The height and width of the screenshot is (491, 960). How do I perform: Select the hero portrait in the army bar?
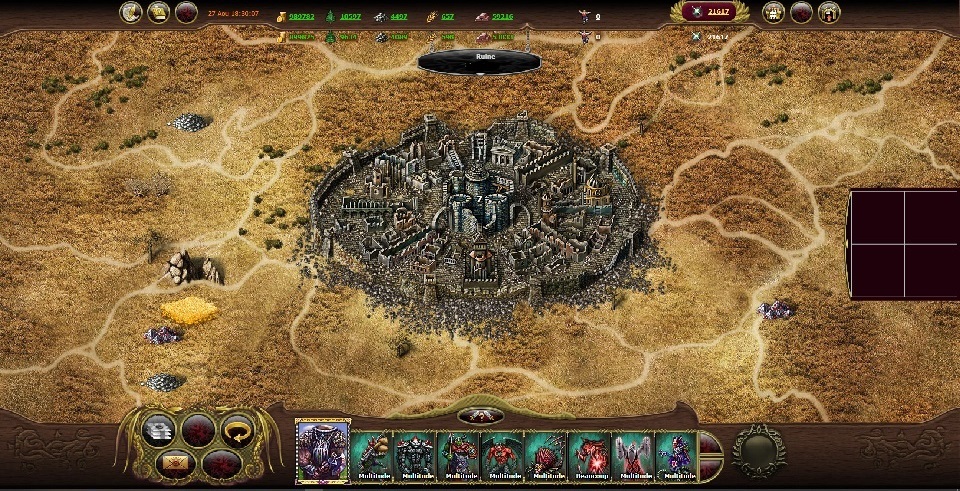click(x=322, y=450)
